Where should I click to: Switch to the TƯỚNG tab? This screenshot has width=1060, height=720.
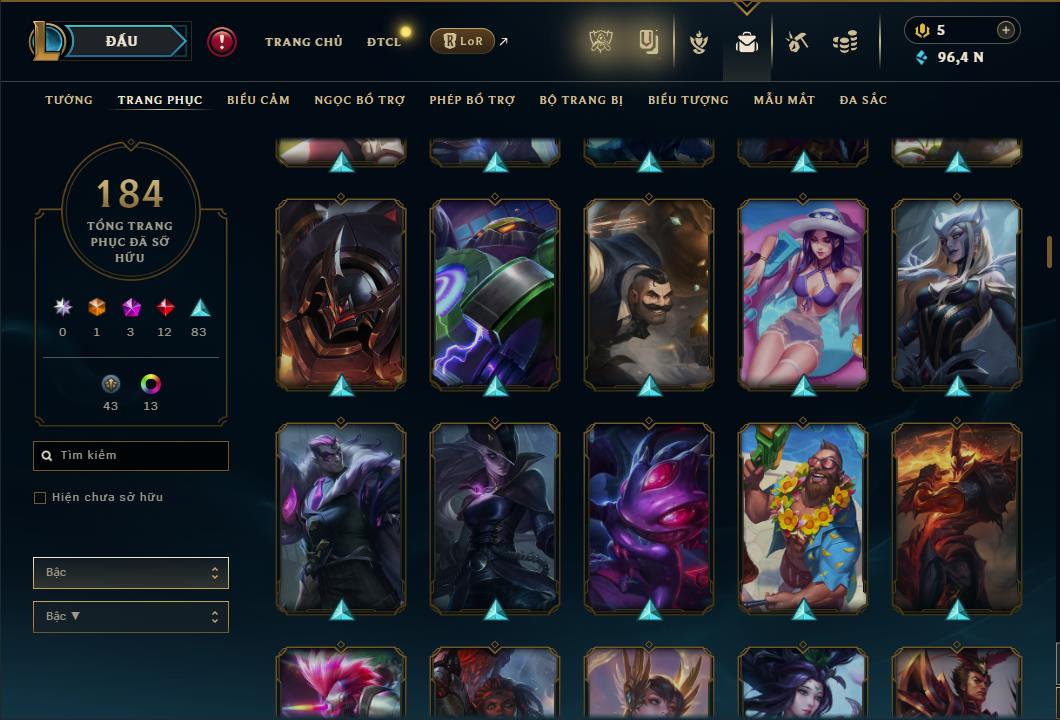[69, 100]
